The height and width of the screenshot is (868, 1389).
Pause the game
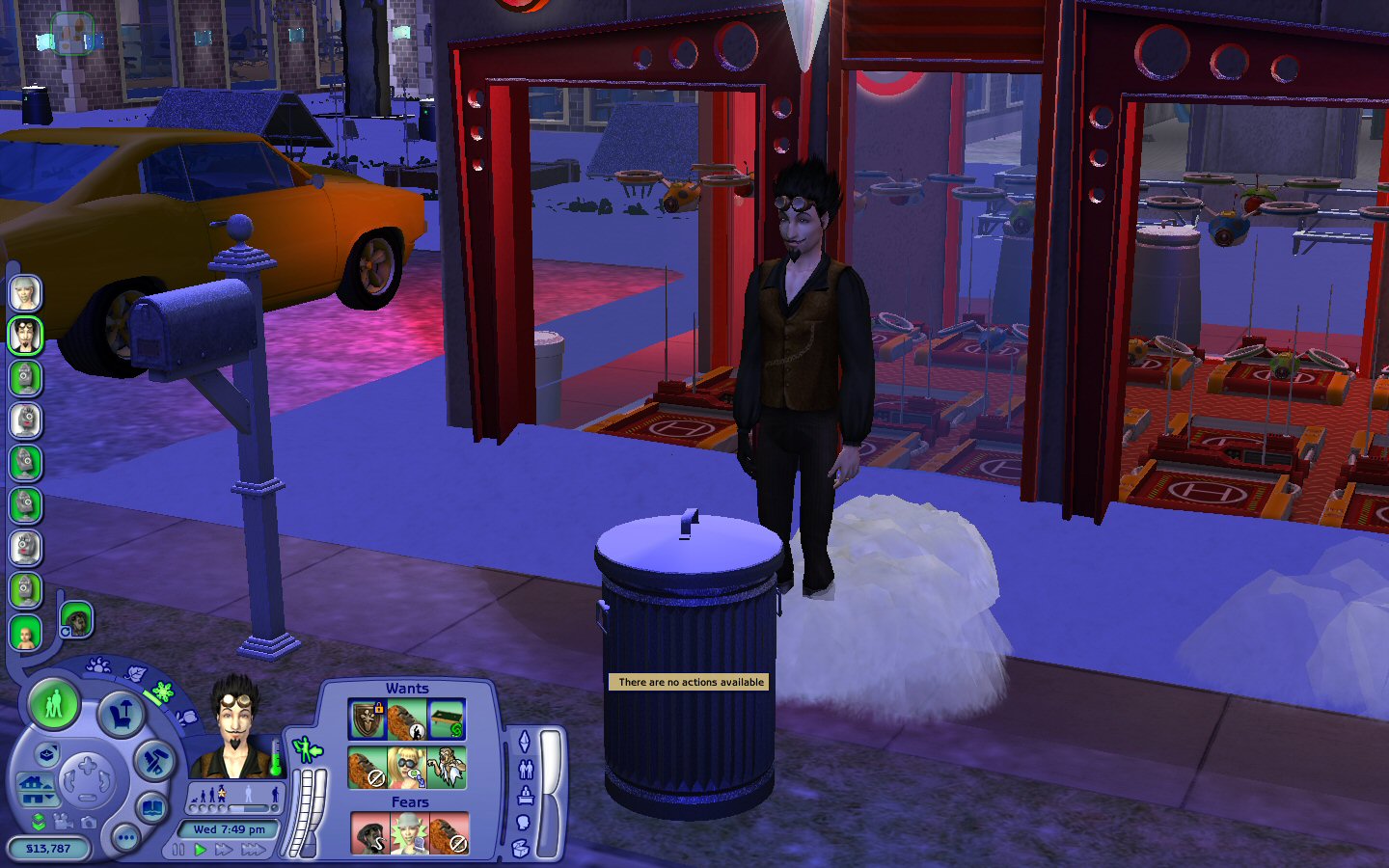178,850
